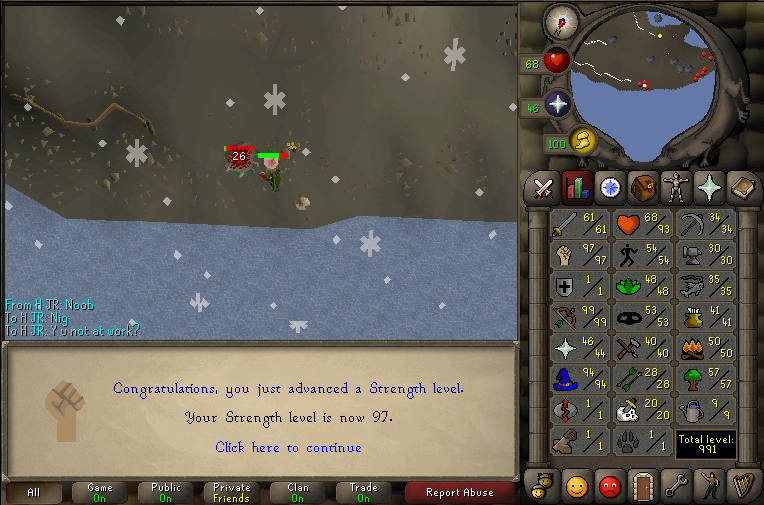Click here to continue the dialogue
Image resolution: width=764 pixels, height=505 pixels.
pyautogui.click(x=288, y=447)
